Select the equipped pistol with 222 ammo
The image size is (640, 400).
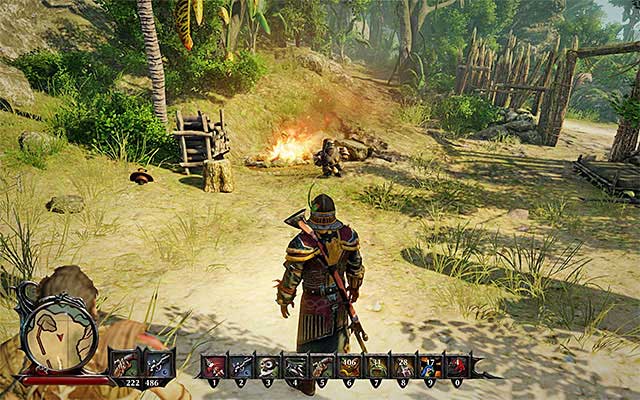127,365
